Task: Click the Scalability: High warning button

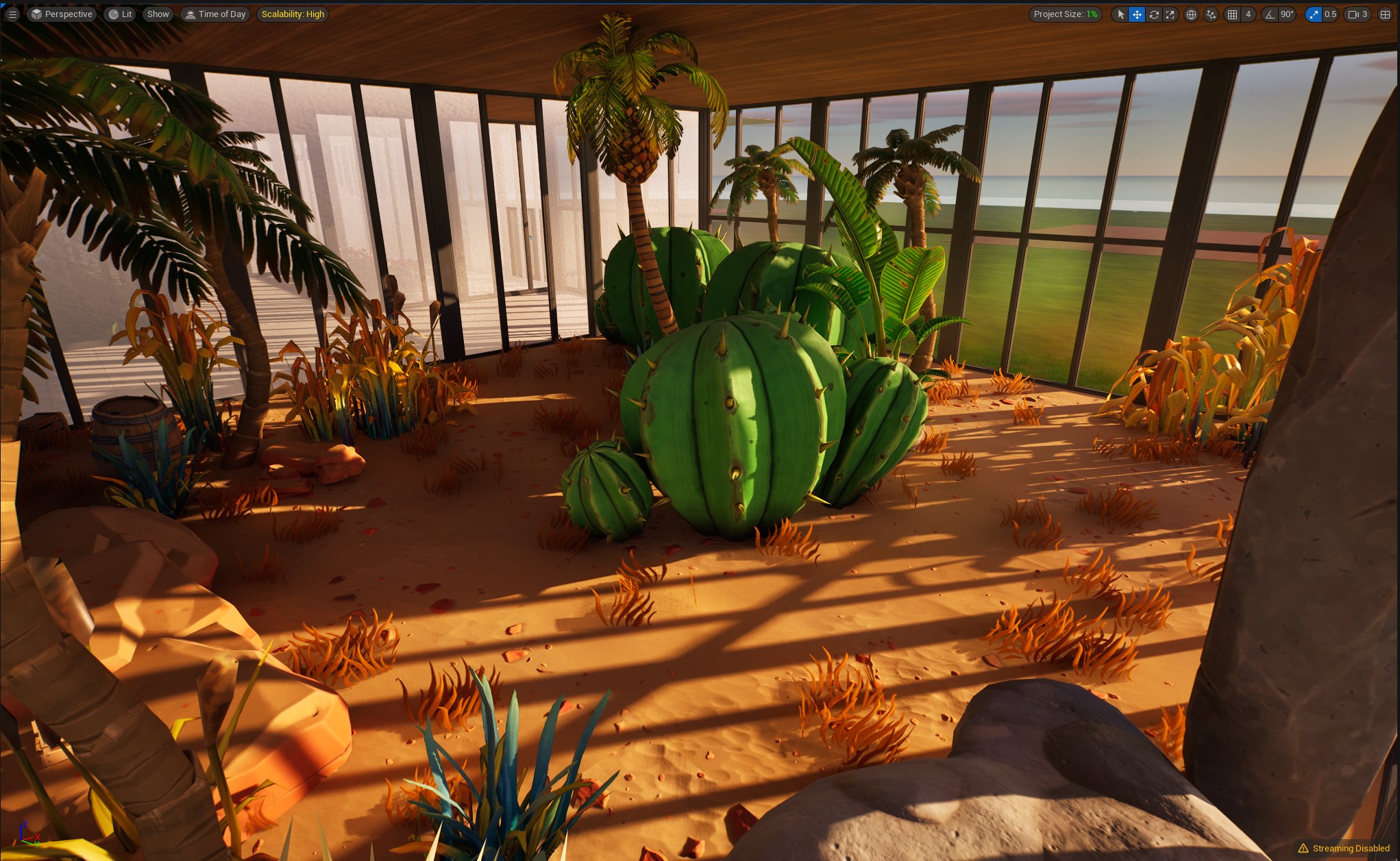Action: pos(293,14)
